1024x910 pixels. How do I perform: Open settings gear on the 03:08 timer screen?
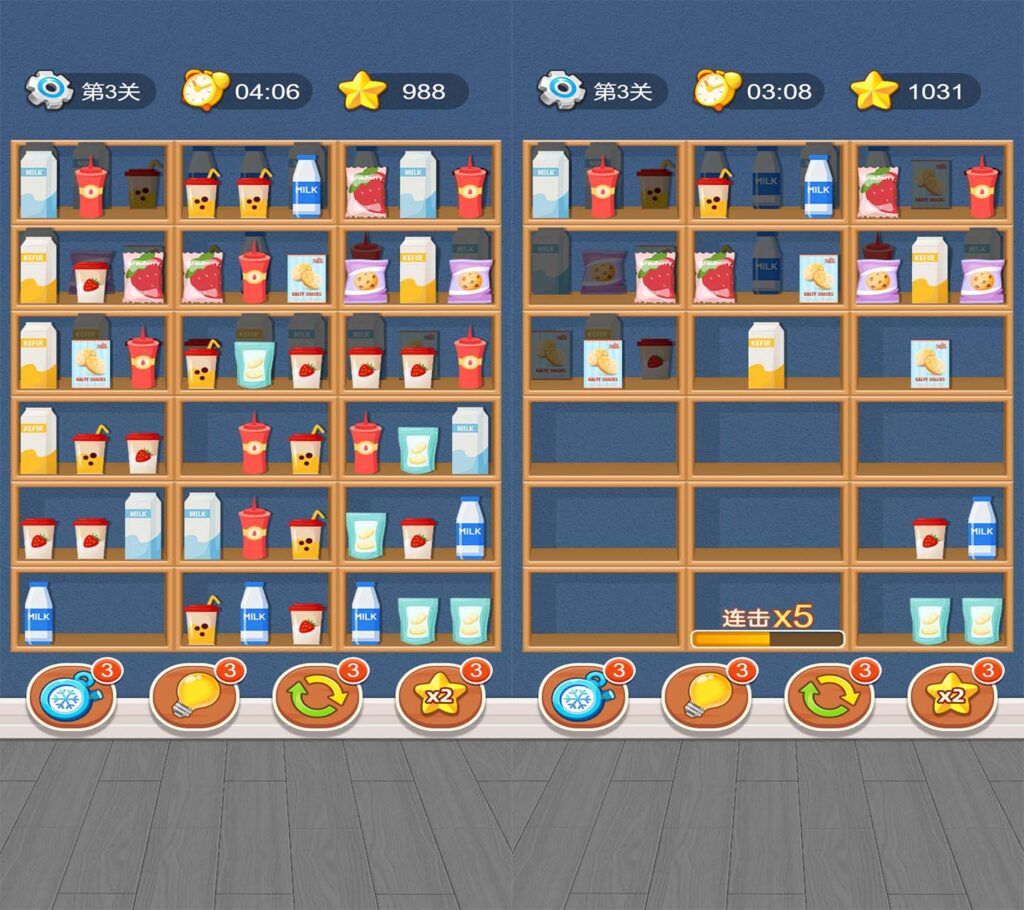(559, 91)
